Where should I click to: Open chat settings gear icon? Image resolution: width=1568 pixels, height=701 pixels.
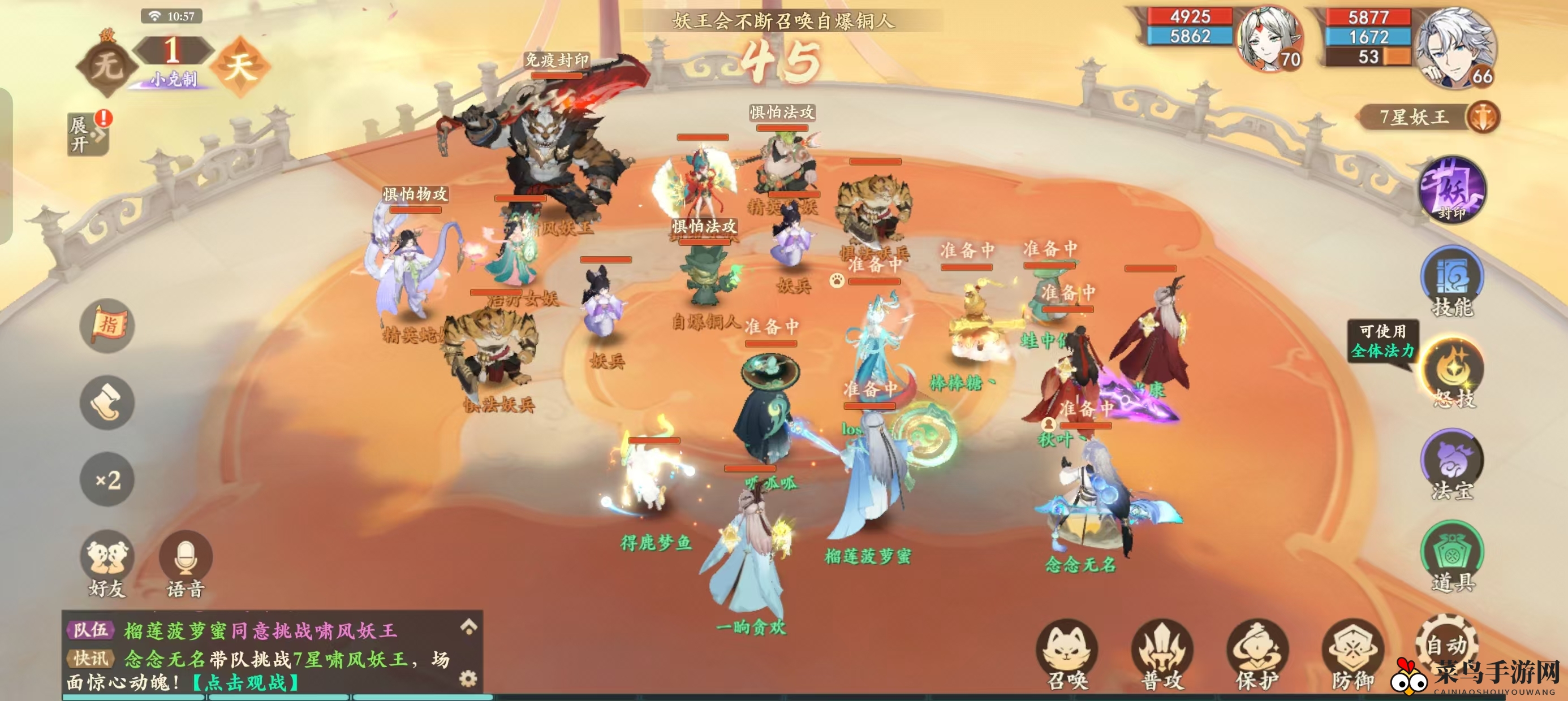pos(468,678)
